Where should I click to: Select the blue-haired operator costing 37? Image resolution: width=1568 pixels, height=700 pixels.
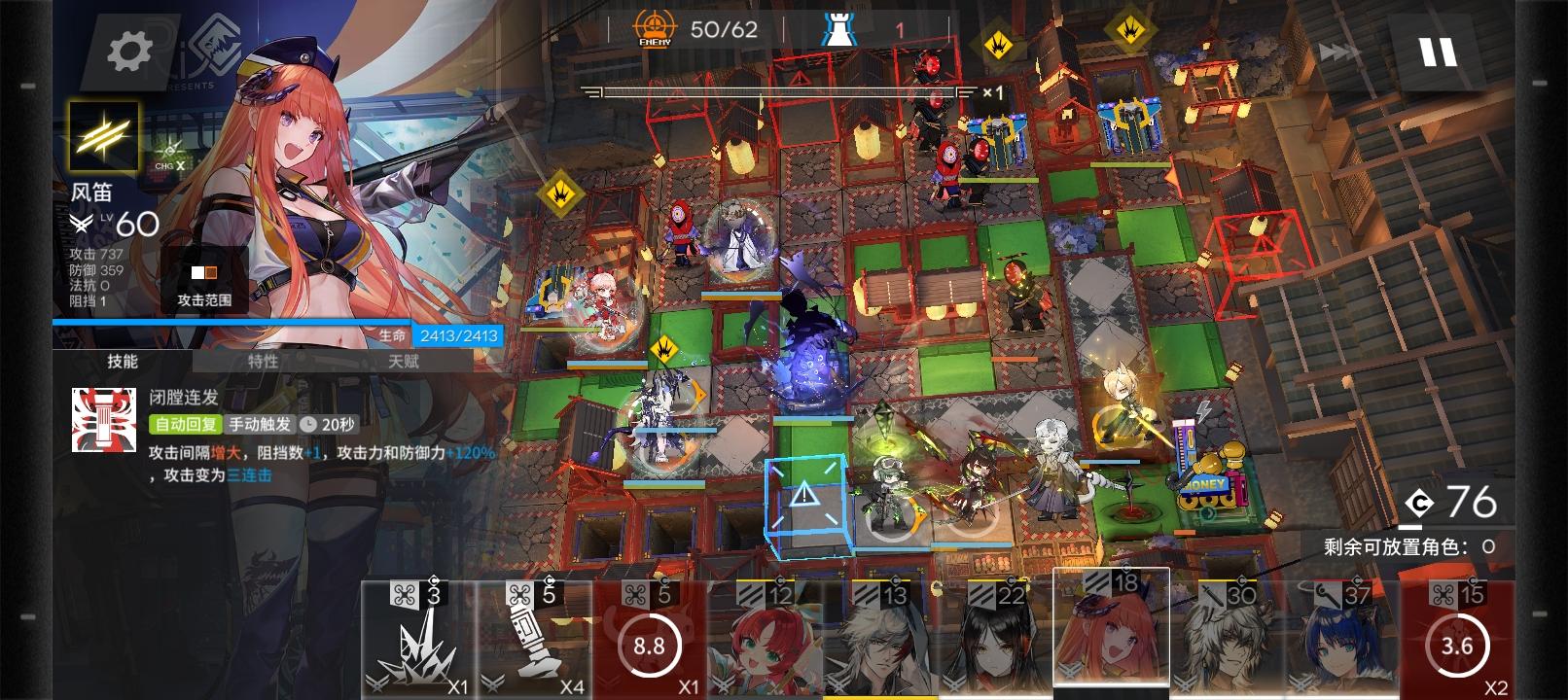pos(1336,642)
